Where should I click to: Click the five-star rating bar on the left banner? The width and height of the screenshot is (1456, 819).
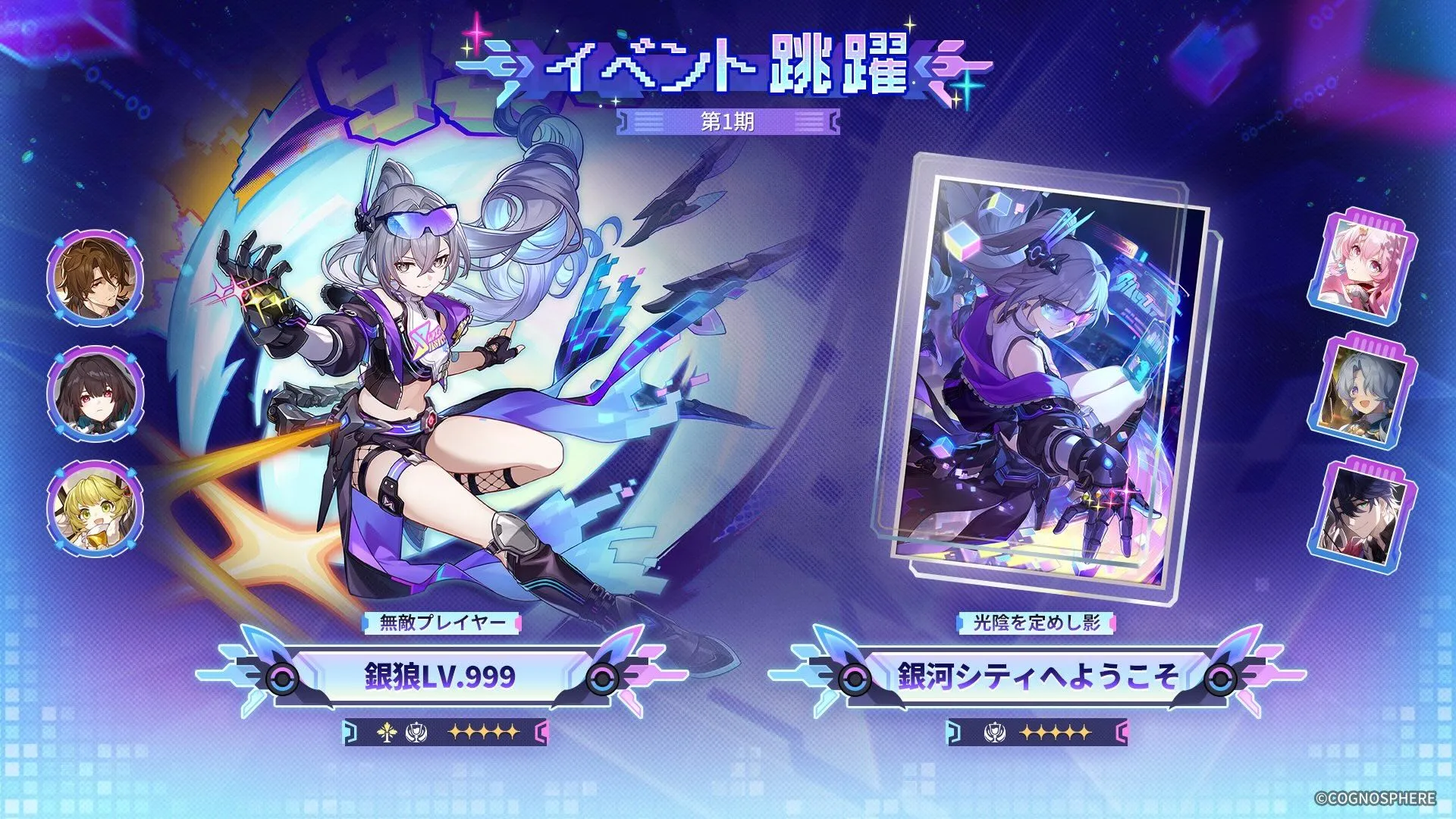pos(485,733)
